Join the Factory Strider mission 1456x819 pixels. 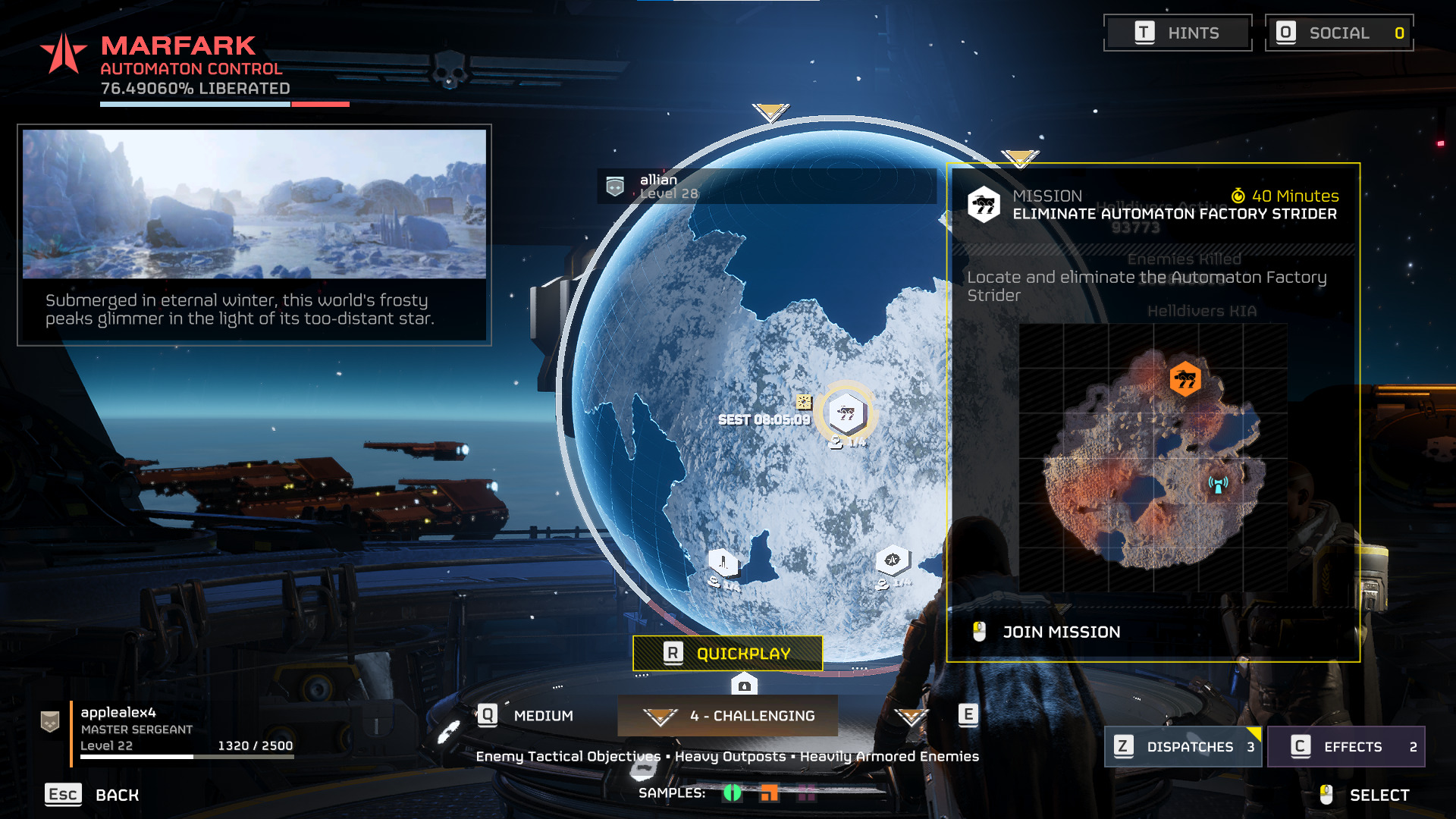1061,632
